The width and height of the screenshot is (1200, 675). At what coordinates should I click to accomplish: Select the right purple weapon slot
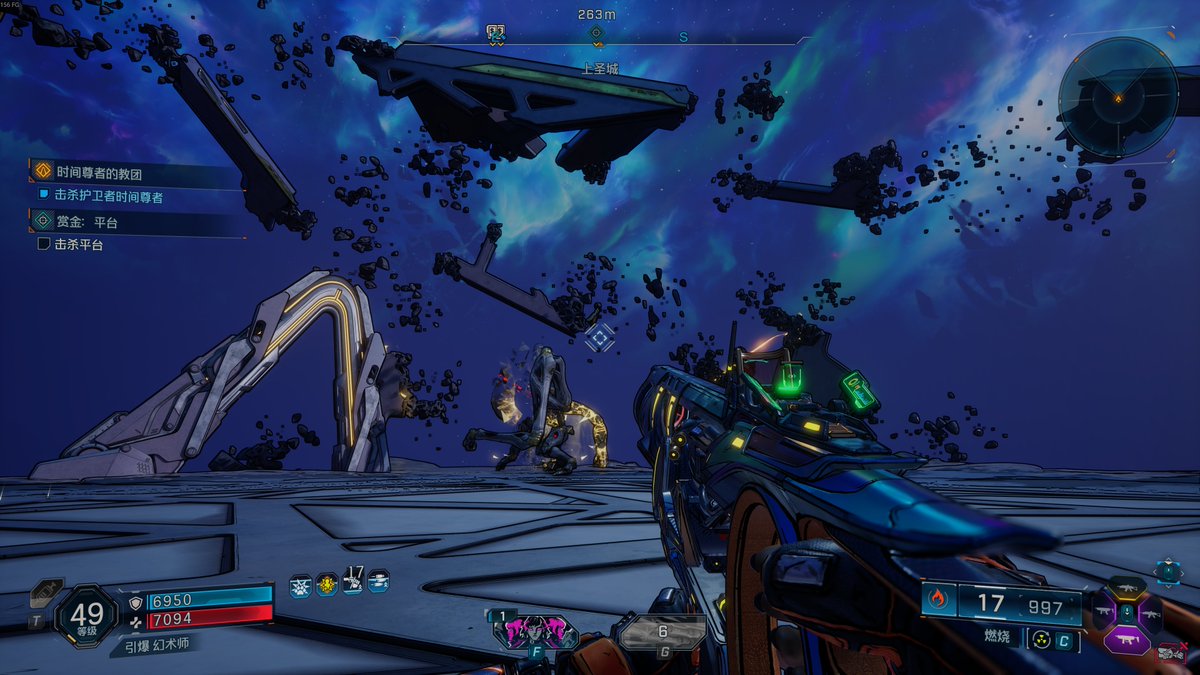click(1149, 612)
